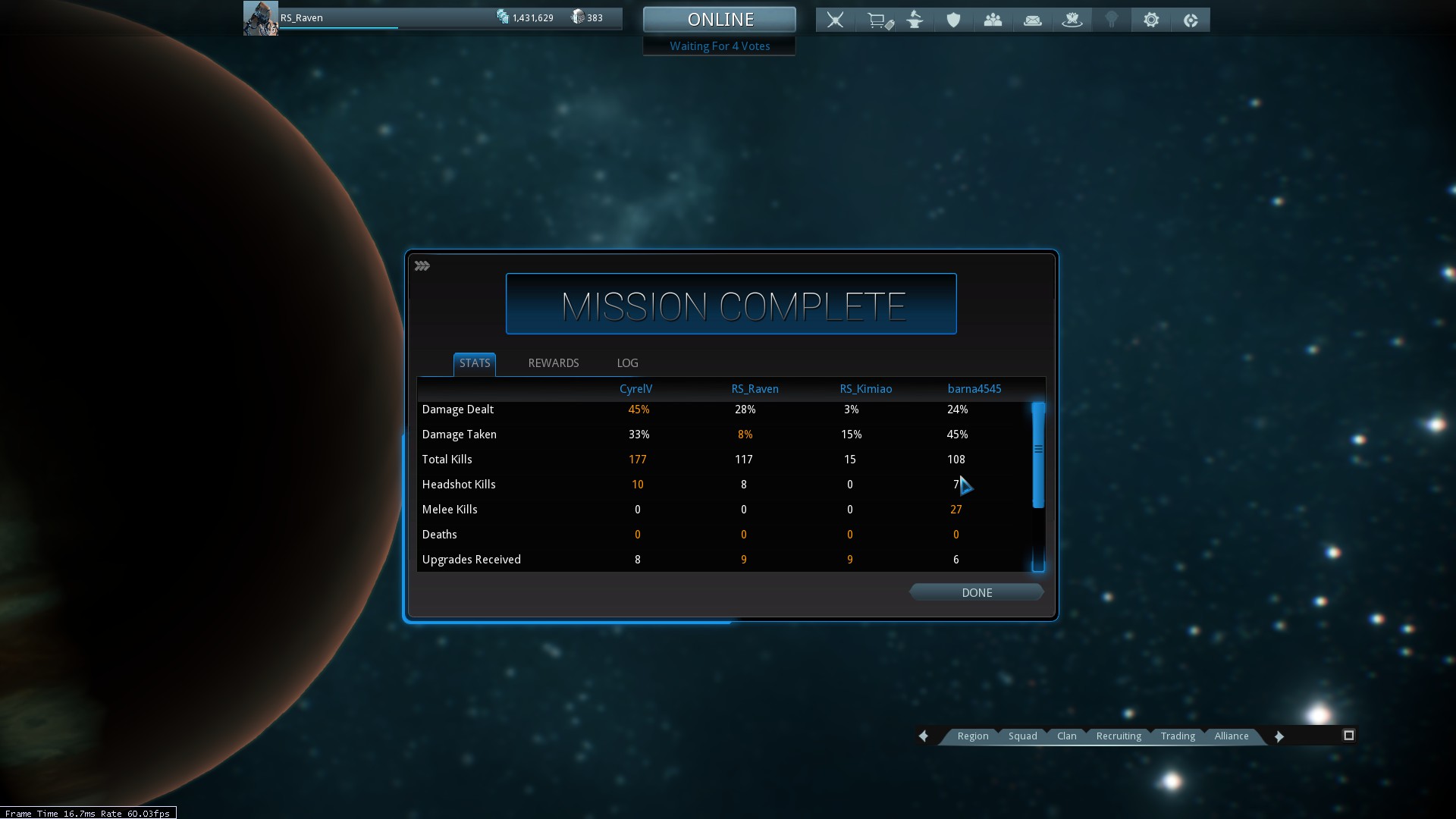Open the RS_Raven player profile avatar
1456x819 pixels.
coord(260,18)
